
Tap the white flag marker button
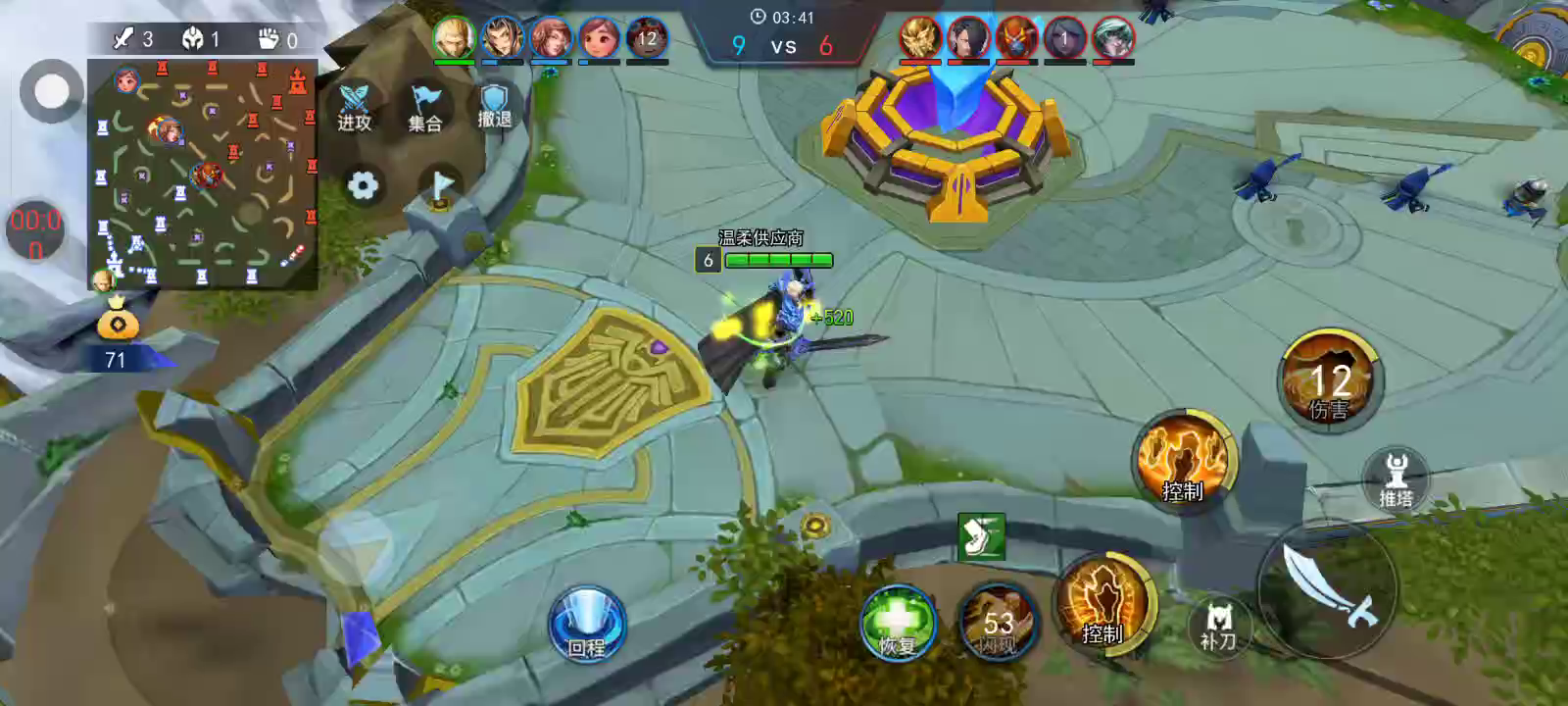441,185
